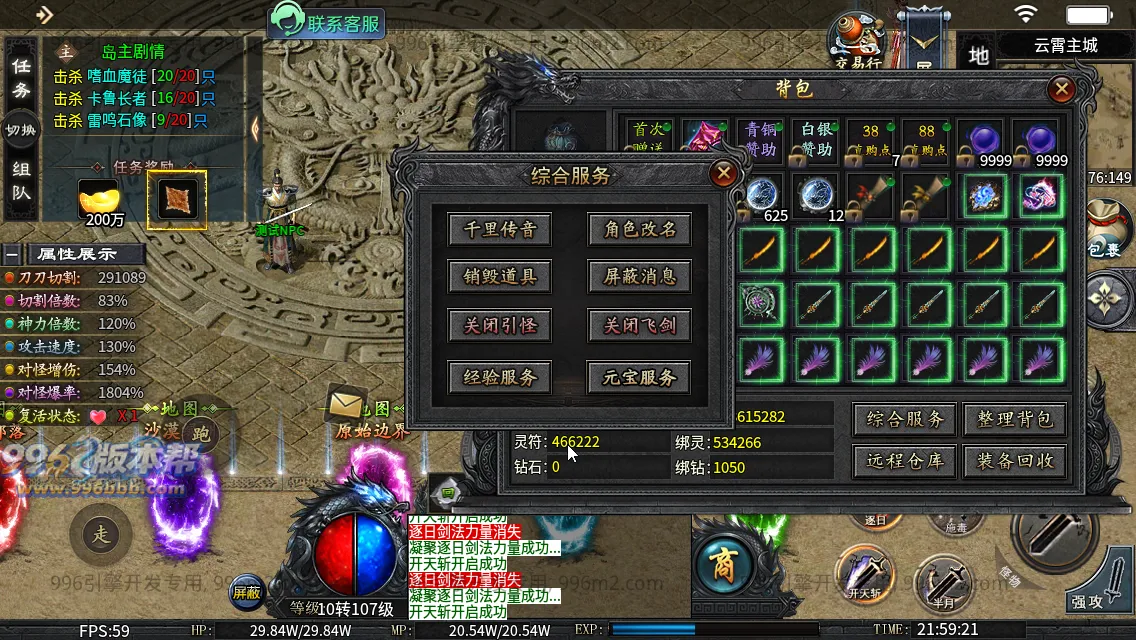Click 综合服务 button in the bag panel
Screen dimensions: 1136x640
pyautogui.click(x=904, y=419)
